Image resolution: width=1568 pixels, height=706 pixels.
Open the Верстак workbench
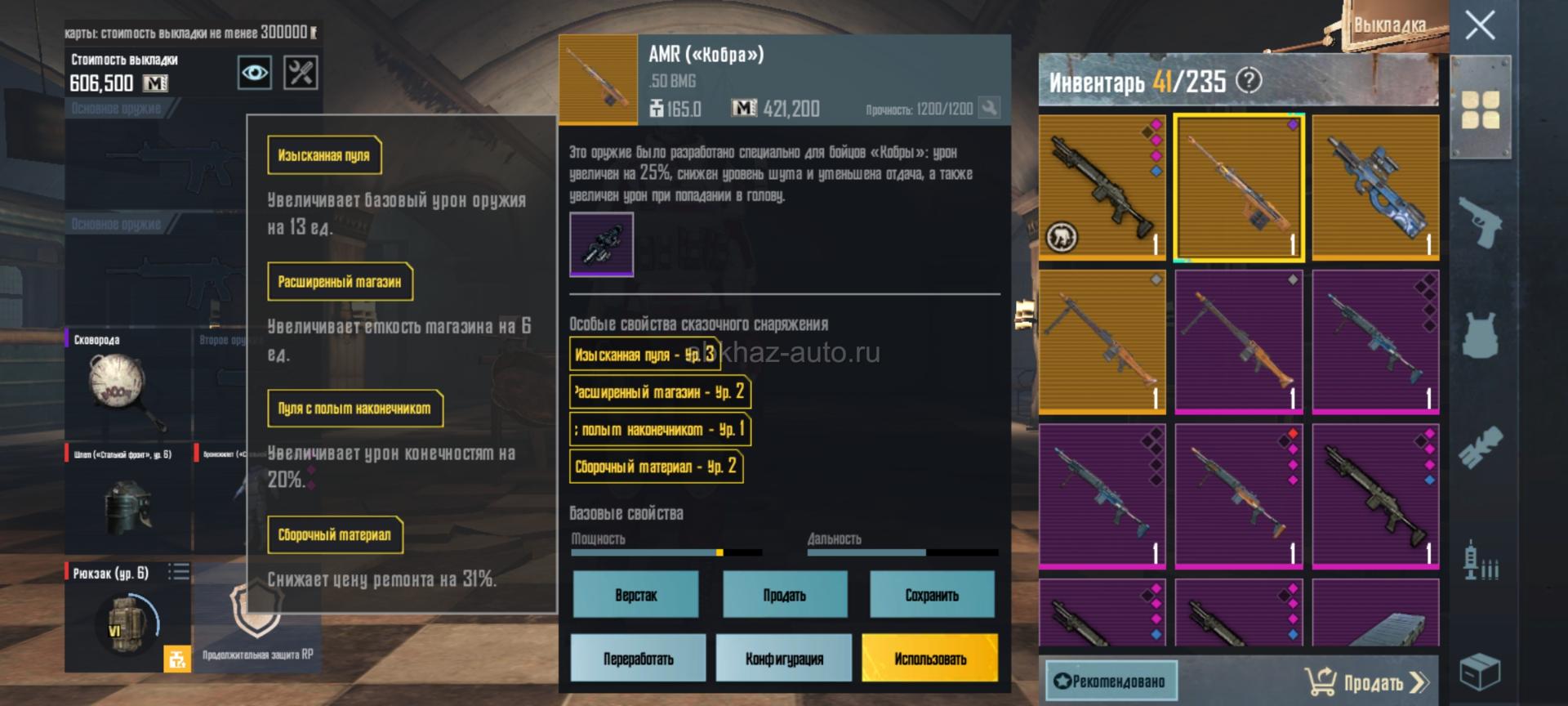point(635,595)
